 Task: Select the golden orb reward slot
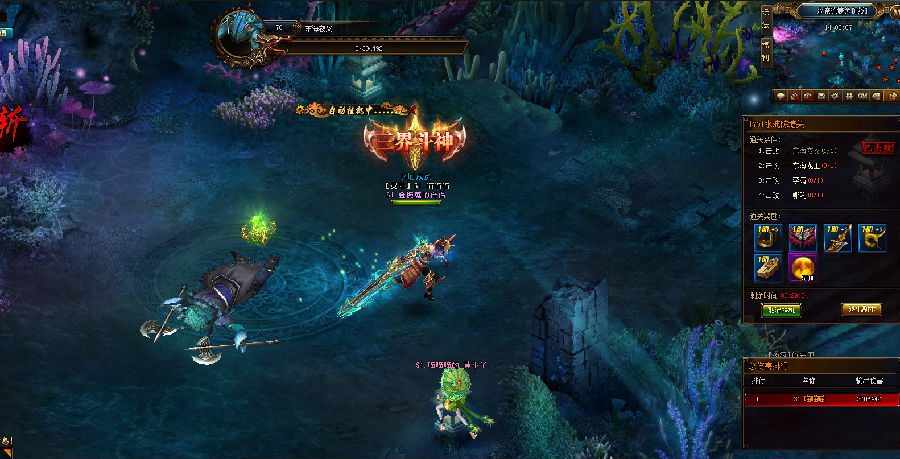pyautogui.click(x=803, y=267)
